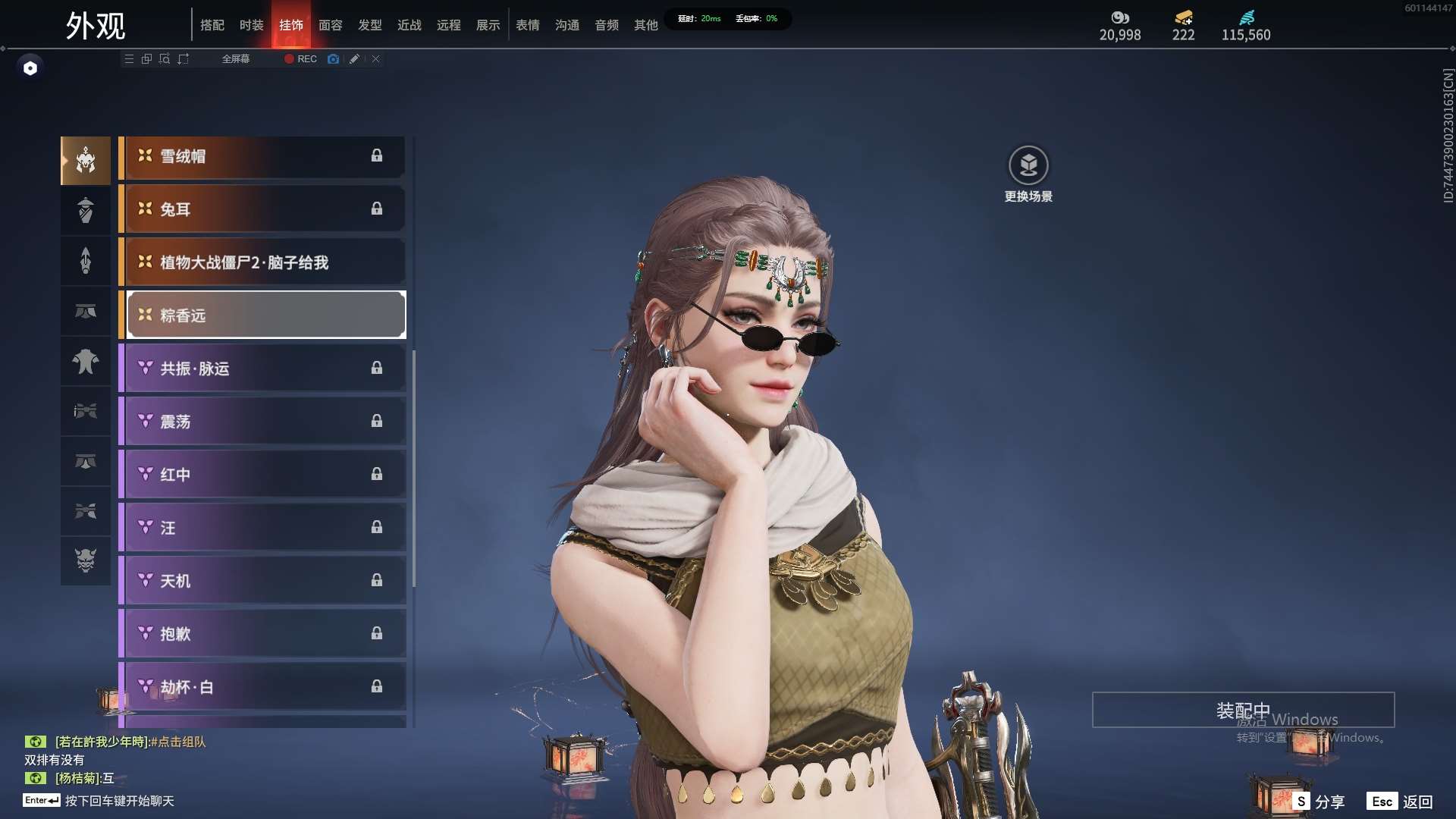Switch to the 时装 tab
The image size is (1456, 819).
(251, 25)
